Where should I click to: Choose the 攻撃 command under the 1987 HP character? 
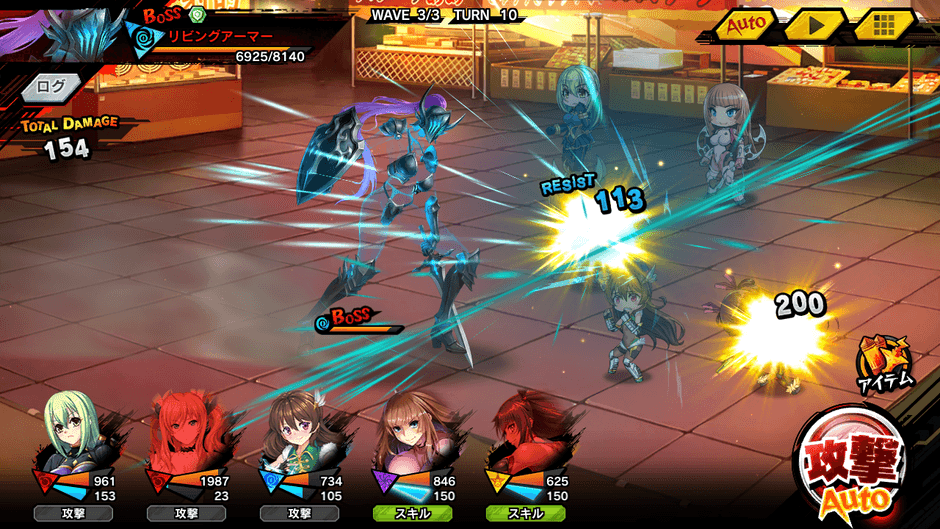pyautogui.click(x=186, y=513)
